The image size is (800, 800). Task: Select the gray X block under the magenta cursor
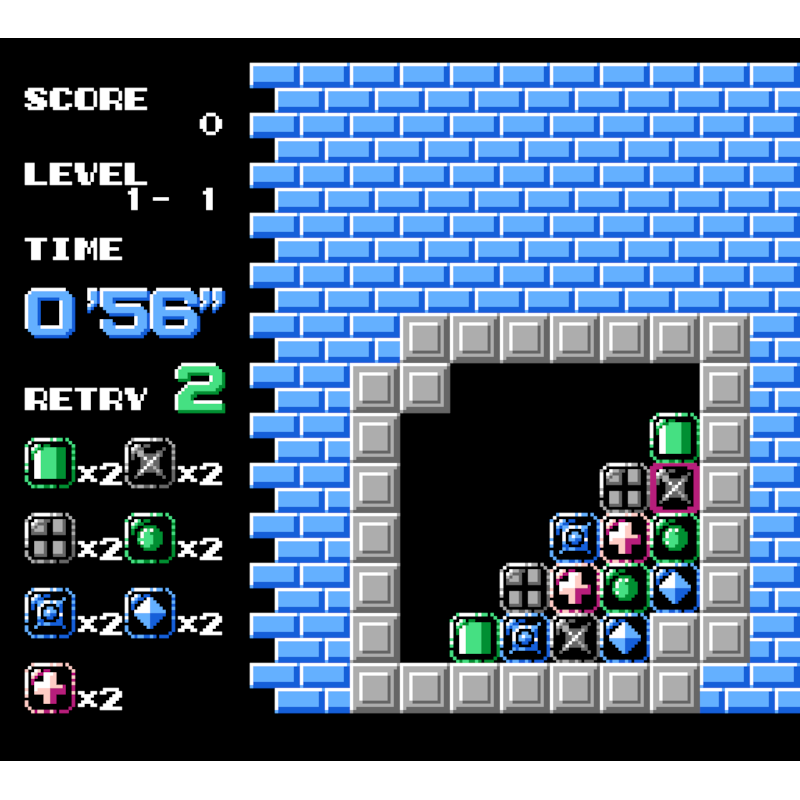click(675, 488)
